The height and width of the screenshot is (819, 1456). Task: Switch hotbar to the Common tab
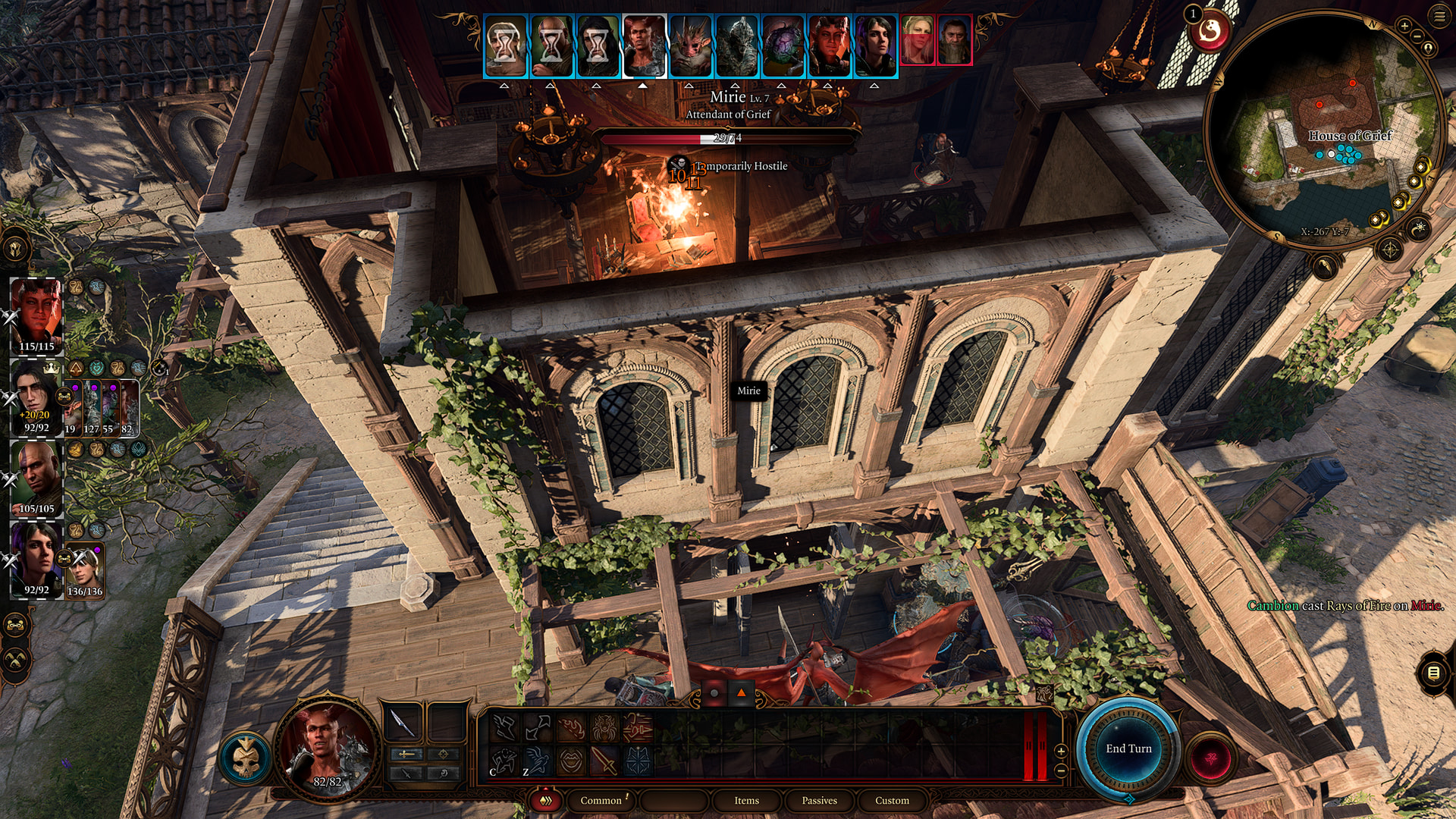(x=601, y=800)
